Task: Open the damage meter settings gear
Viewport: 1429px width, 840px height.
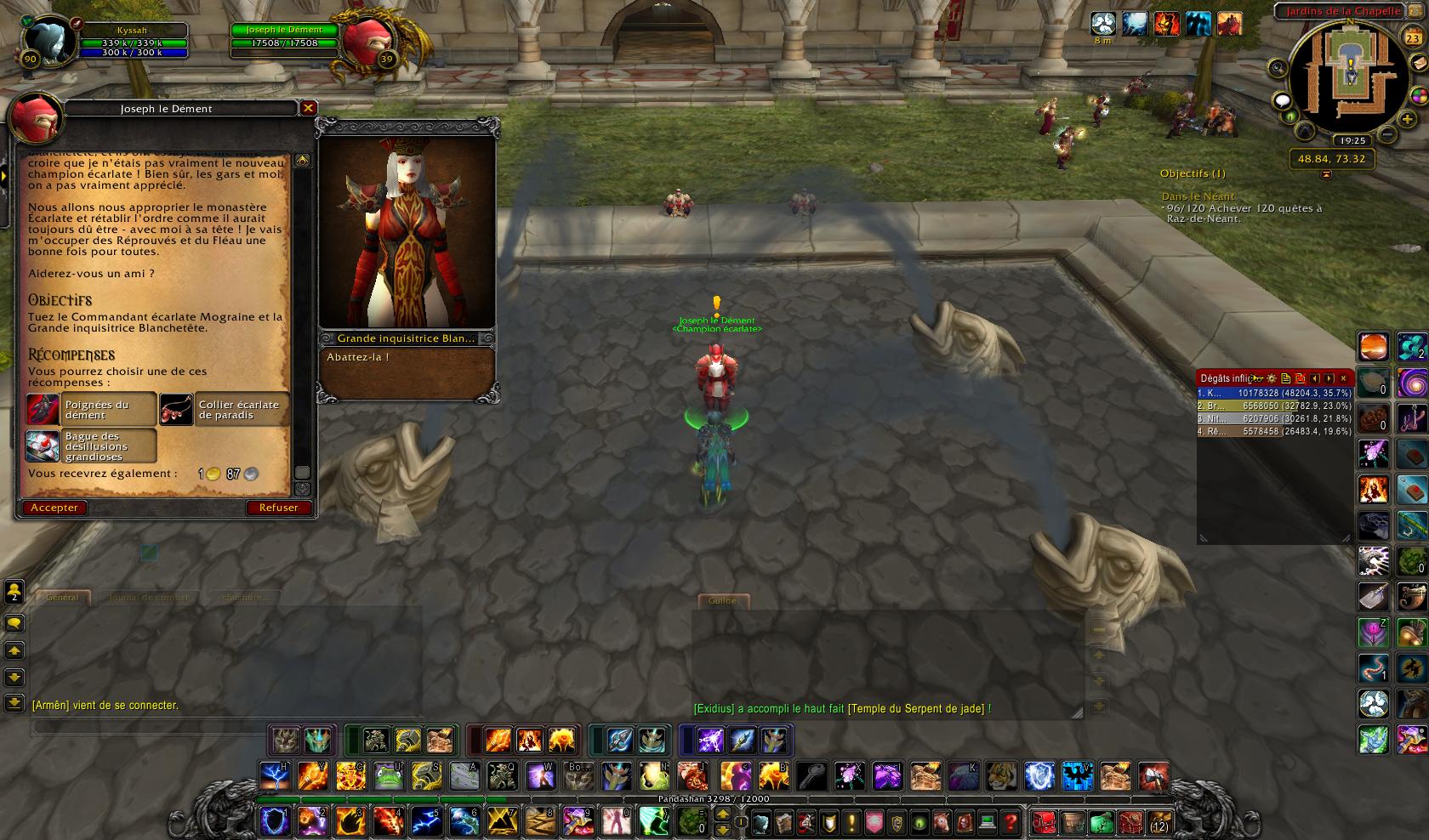Action: click(1272, 378)
